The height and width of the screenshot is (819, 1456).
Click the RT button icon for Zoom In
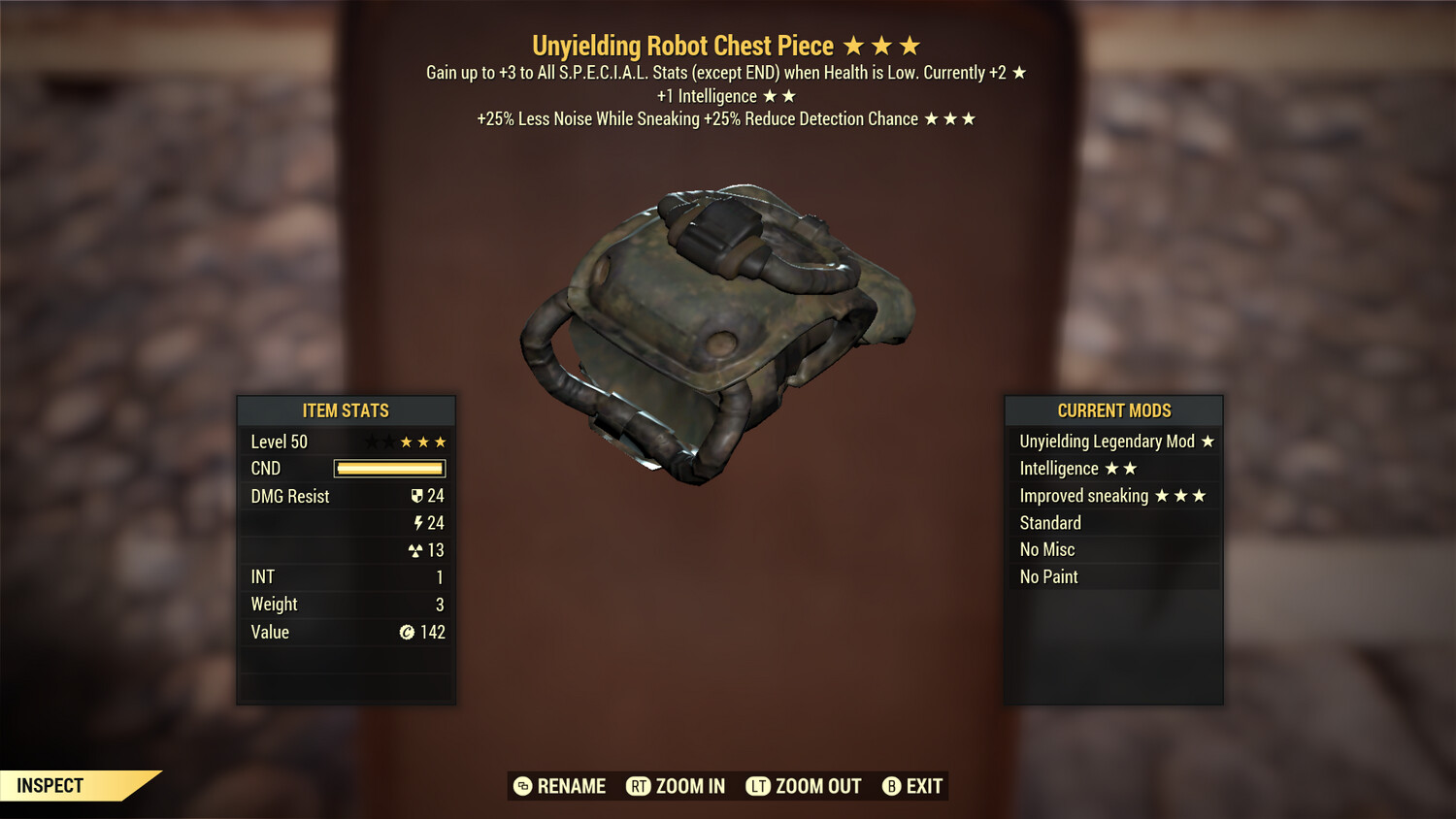point(639,786)
